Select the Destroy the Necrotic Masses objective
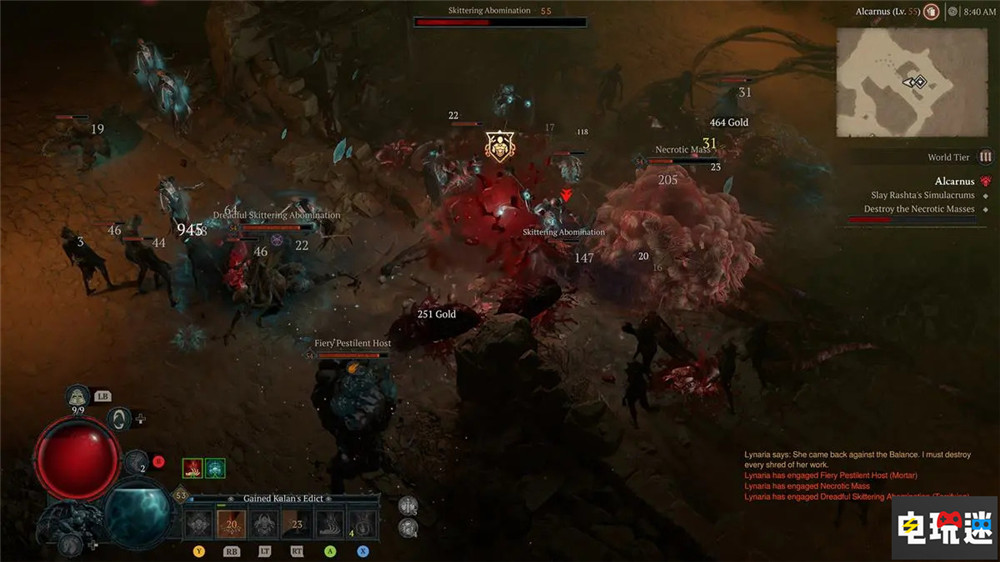This screenshot has width=1000, height=562. (x=918, y=209)
